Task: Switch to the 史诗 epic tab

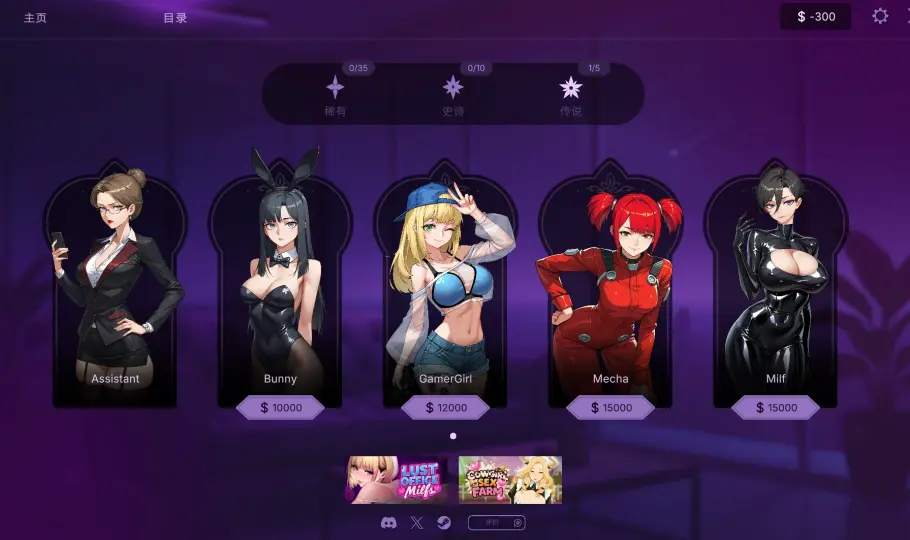Action: coord(453,93)
